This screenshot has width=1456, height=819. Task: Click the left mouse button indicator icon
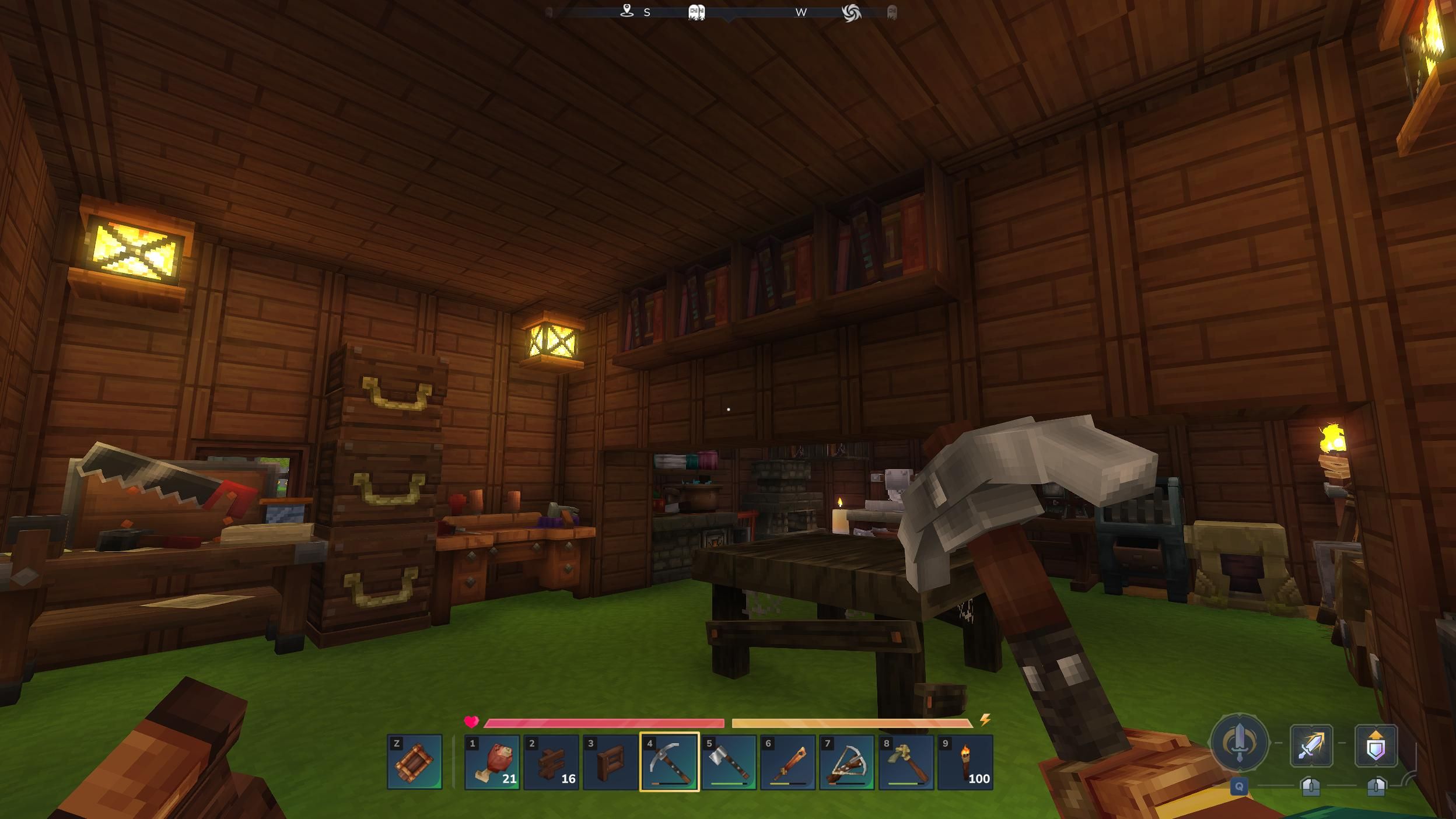[1311, 789]
